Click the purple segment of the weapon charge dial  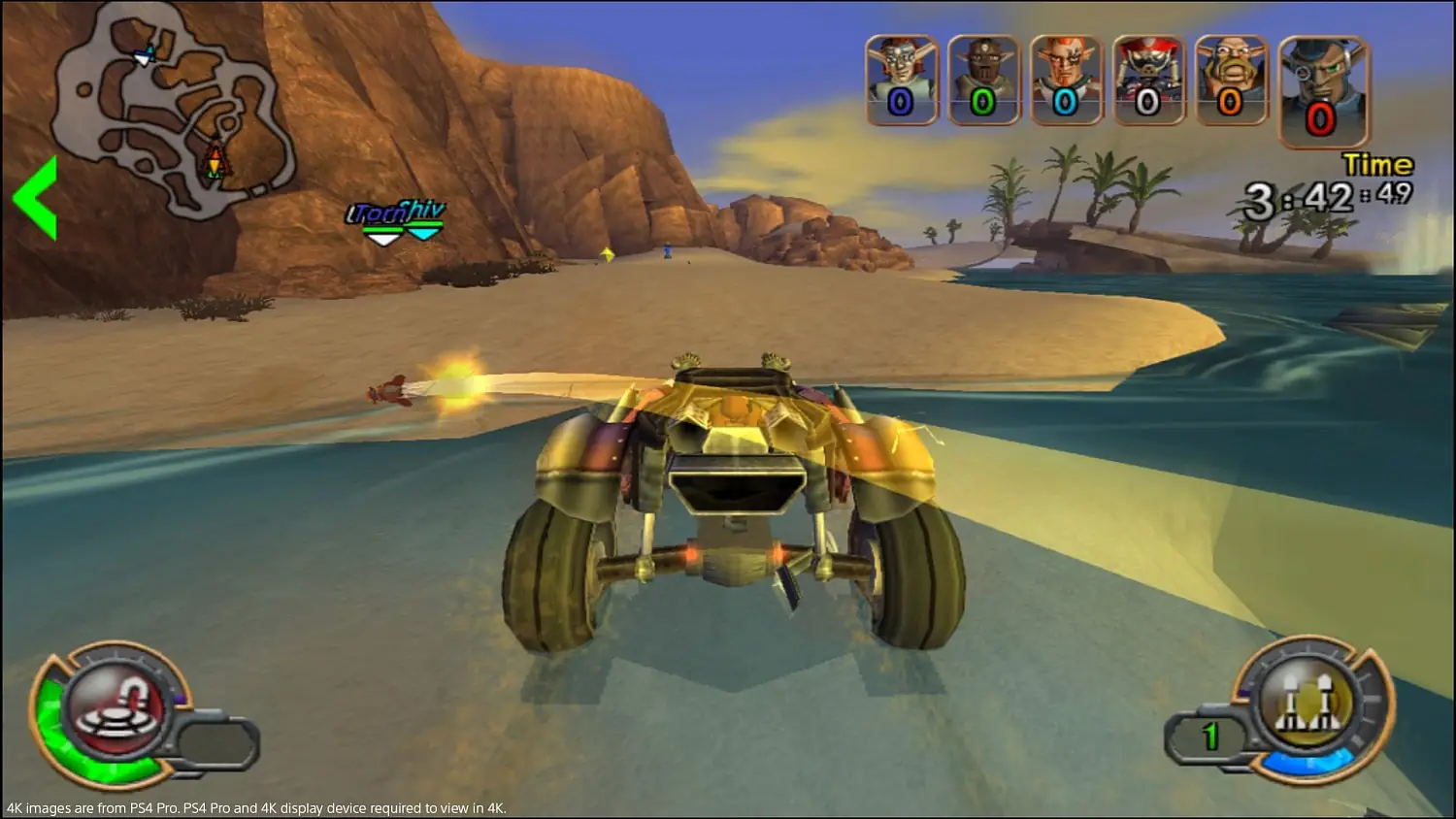182,698
